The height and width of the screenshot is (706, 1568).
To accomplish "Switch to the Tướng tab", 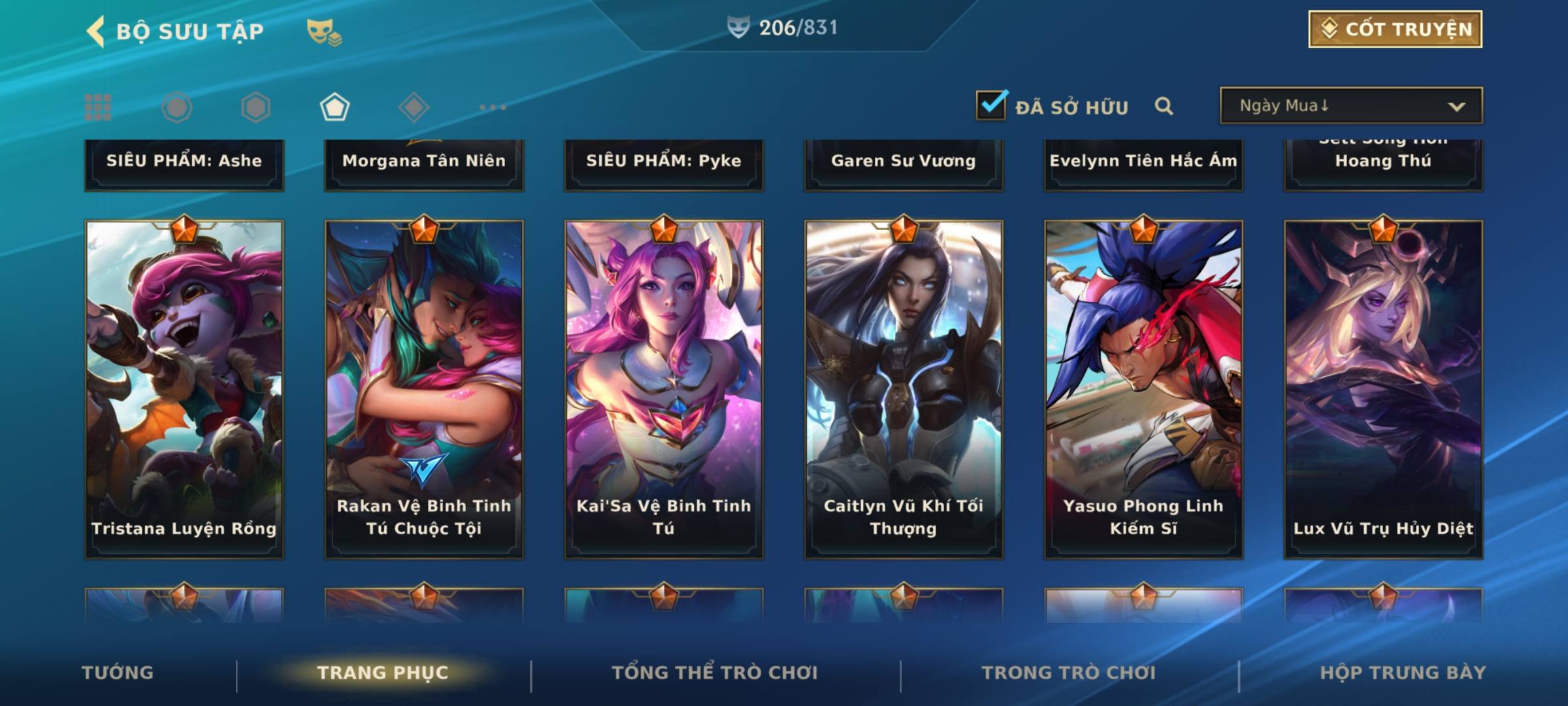I will (x=118, y=673).
